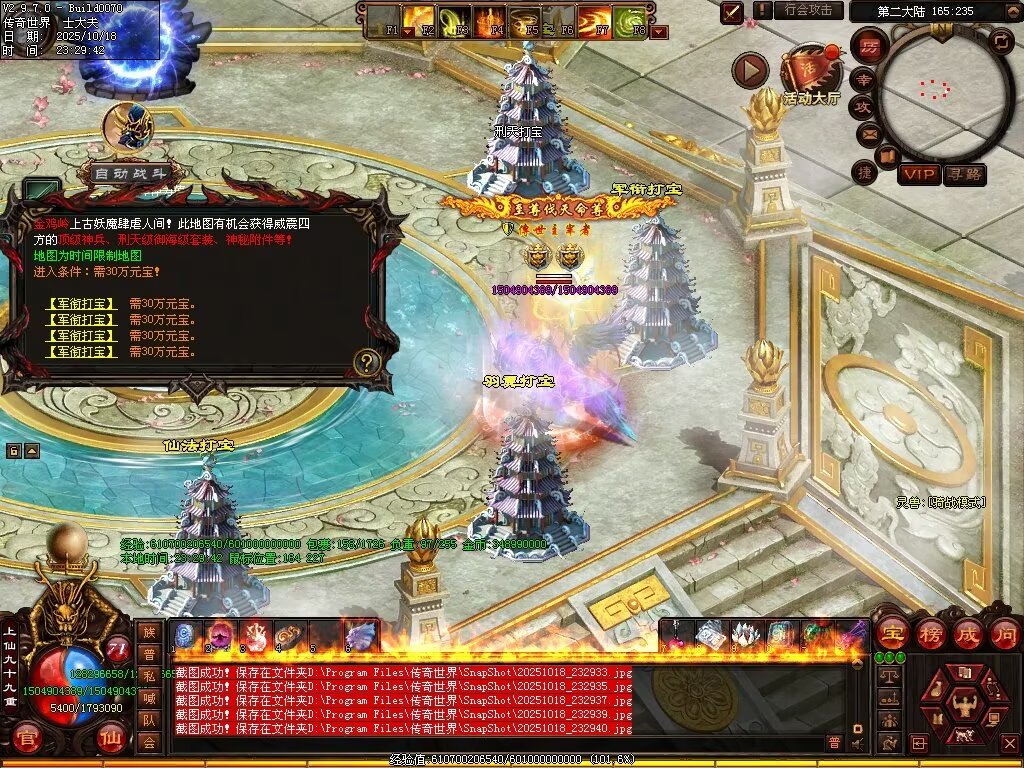
Task: Click the 仙 round button
Action: click(x=111, y=741)
